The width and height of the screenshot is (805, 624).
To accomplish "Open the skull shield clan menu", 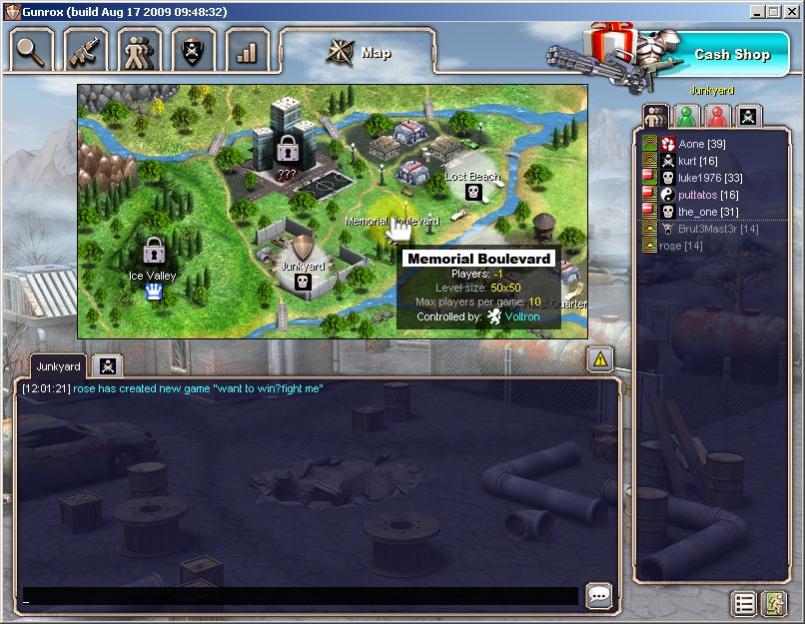I will pos(193,49).
